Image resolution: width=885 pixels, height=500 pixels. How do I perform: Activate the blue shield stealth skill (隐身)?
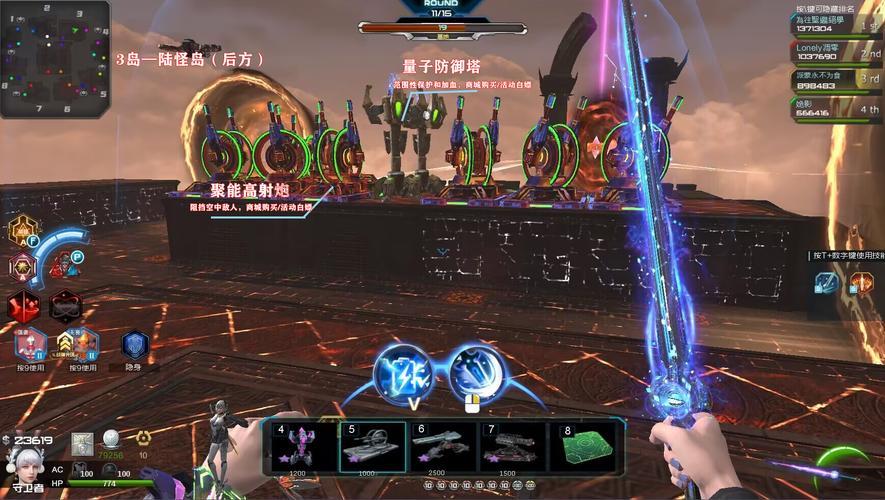[134, 346]
